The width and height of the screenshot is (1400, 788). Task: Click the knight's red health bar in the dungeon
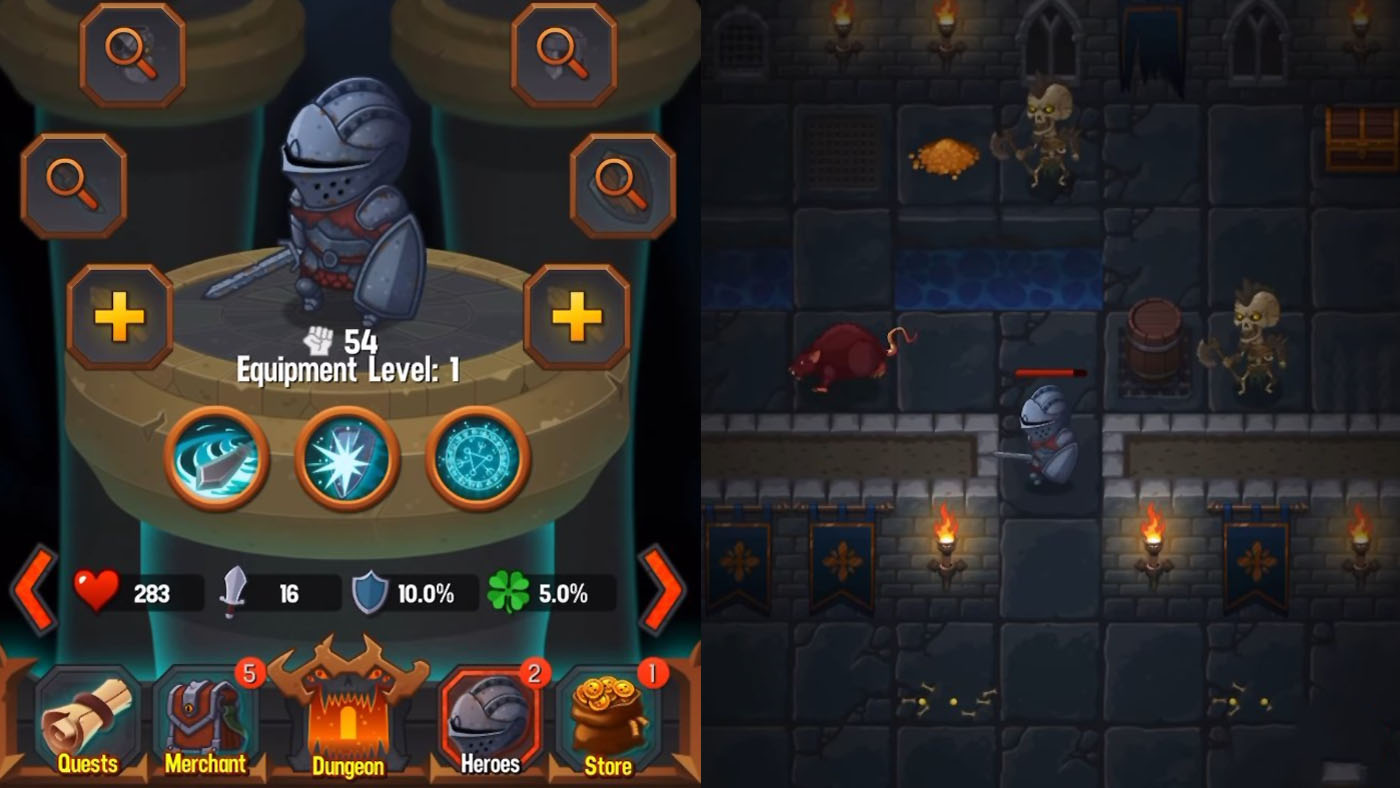click(x=1050, y=370)
